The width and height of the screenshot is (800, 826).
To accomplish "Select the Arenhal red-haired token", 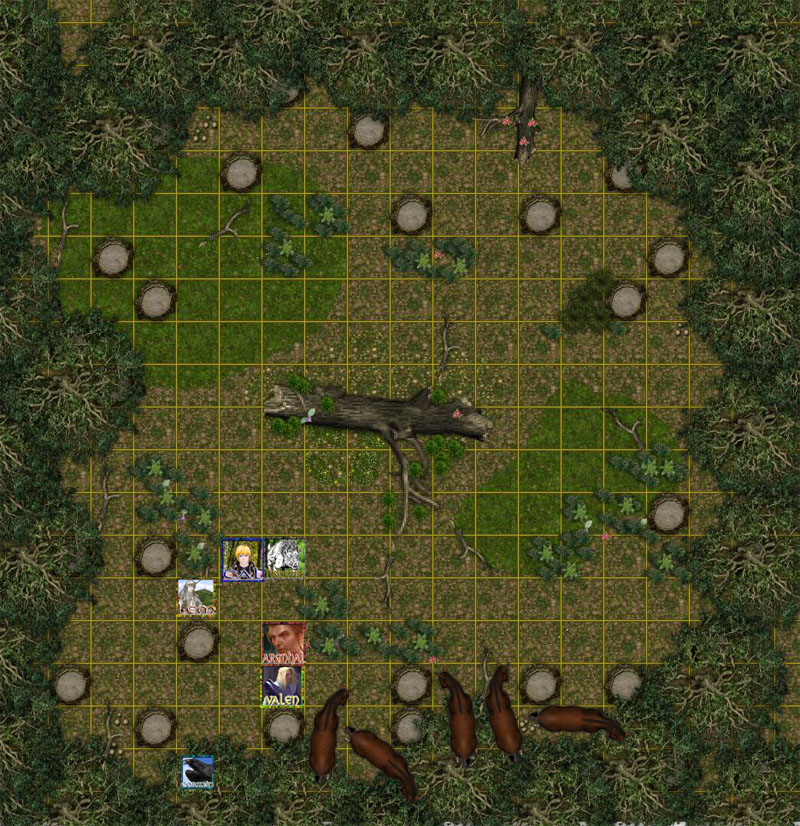I will [x=284, y=643].
